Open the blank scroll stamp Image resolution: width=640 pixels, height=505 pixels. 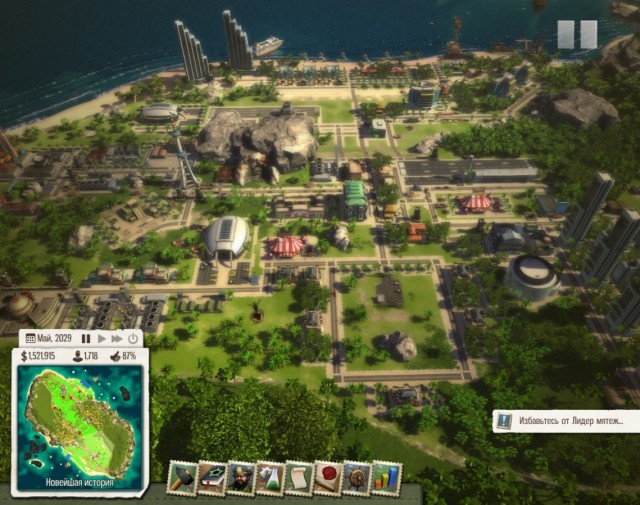[299, 477]
